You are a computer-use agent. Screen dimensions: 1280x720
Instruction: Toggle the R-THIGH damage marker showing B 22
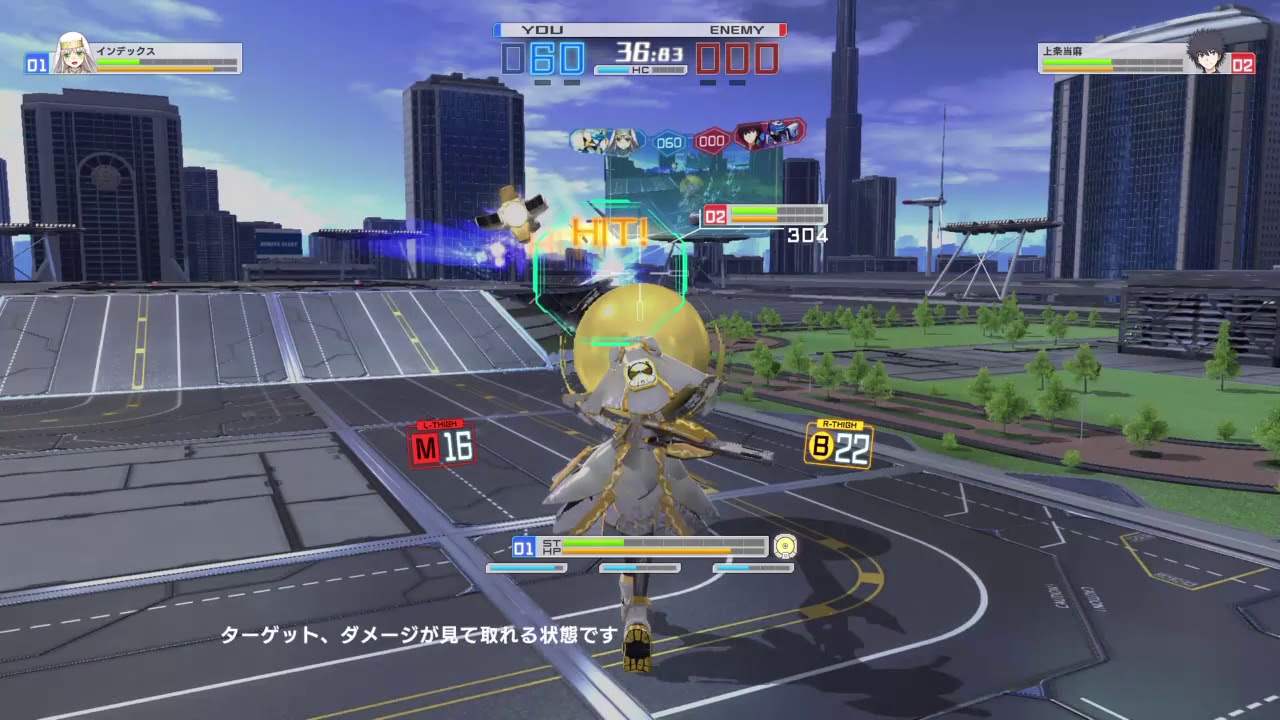[x=838, y=443]
